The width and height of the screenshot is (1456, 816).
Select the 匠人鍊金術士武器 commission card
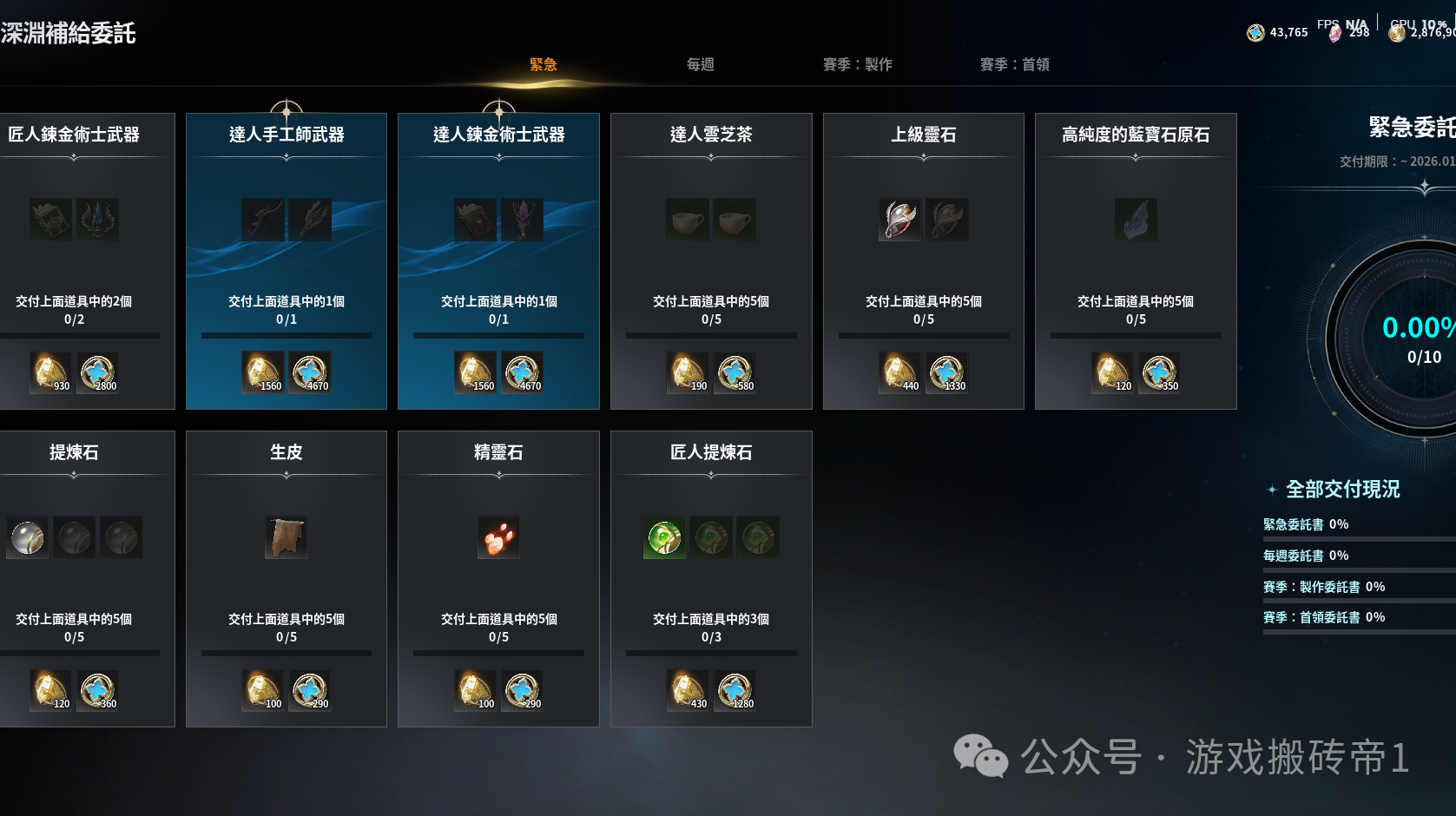click(x=78, y=260)
